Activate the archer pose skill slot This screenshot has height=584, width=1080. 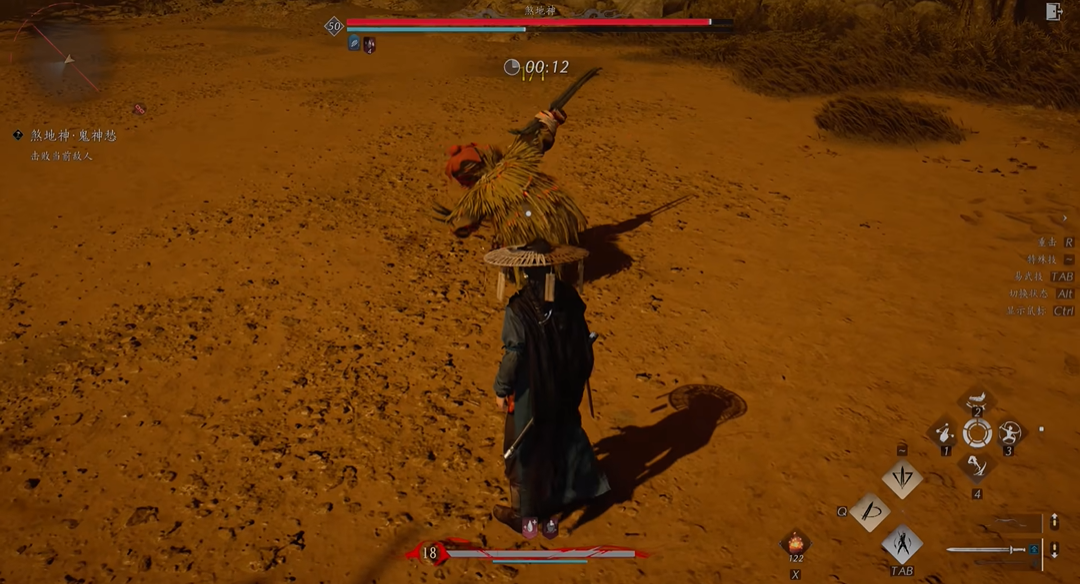1009,433
